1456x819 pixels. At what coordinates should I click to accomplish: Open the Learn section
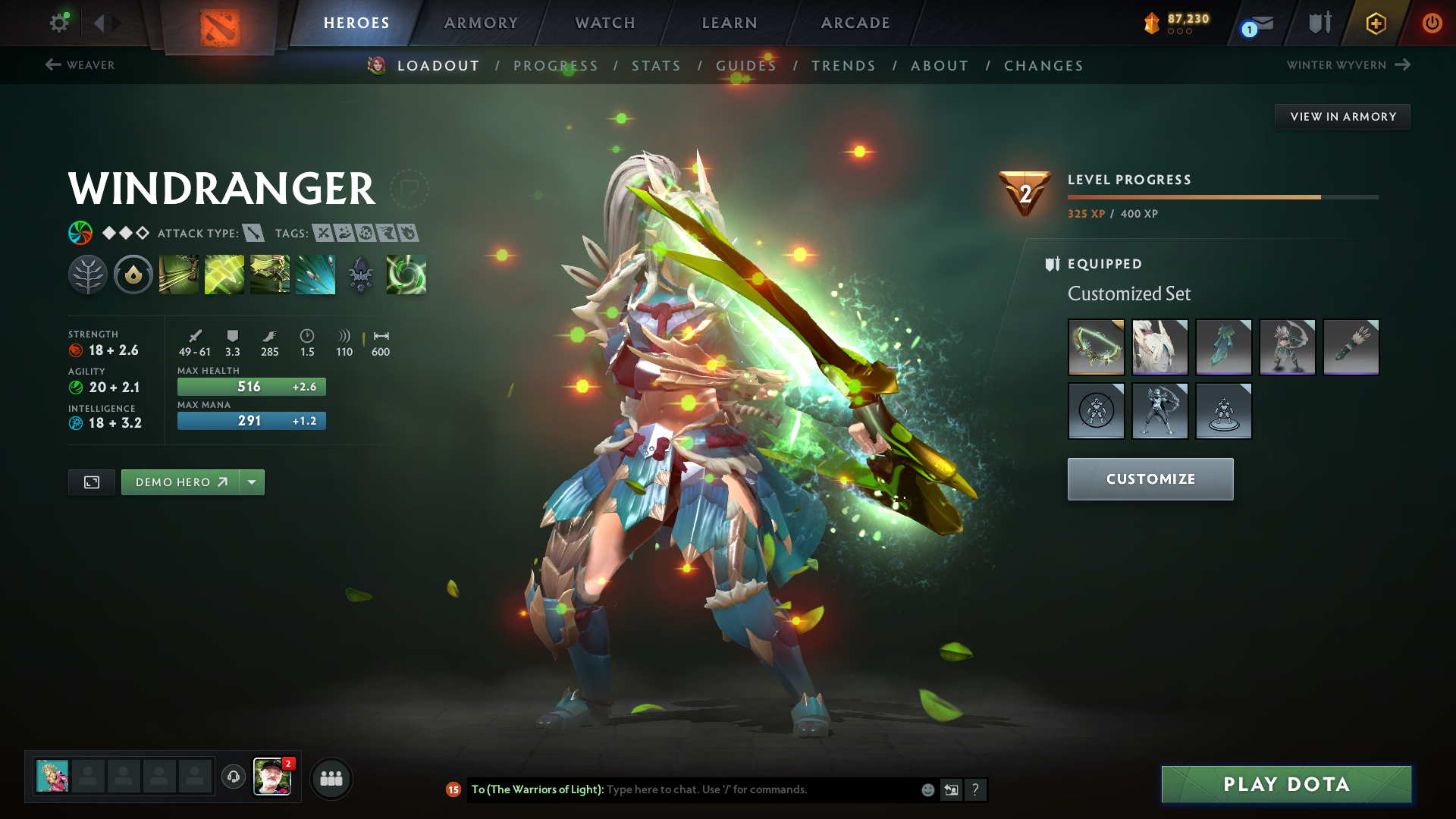click(x=730, y=23)
